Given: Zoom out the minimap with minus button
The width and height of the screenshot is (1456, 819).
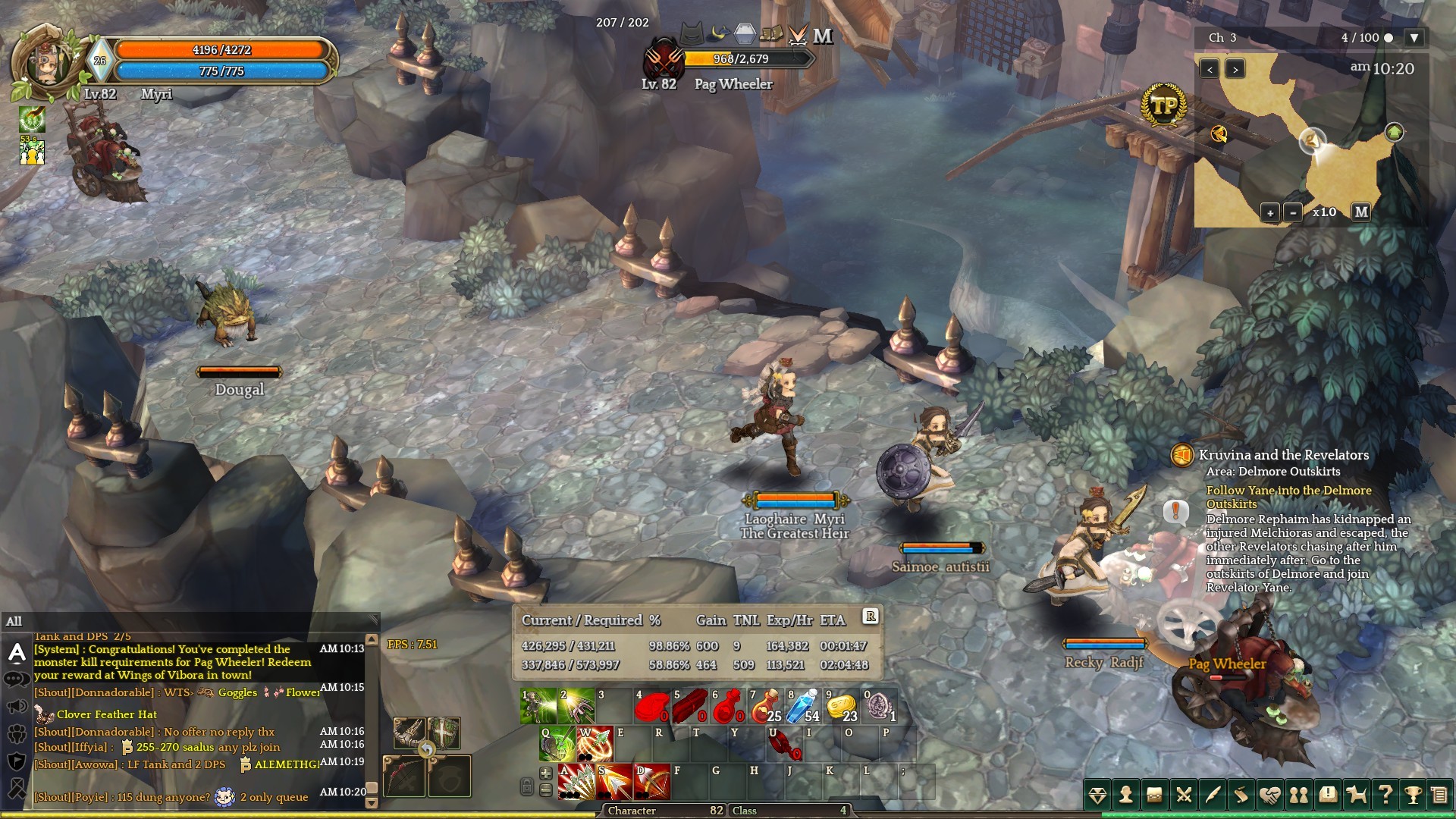Looking at the screenshot, I should coord(1293,213).
